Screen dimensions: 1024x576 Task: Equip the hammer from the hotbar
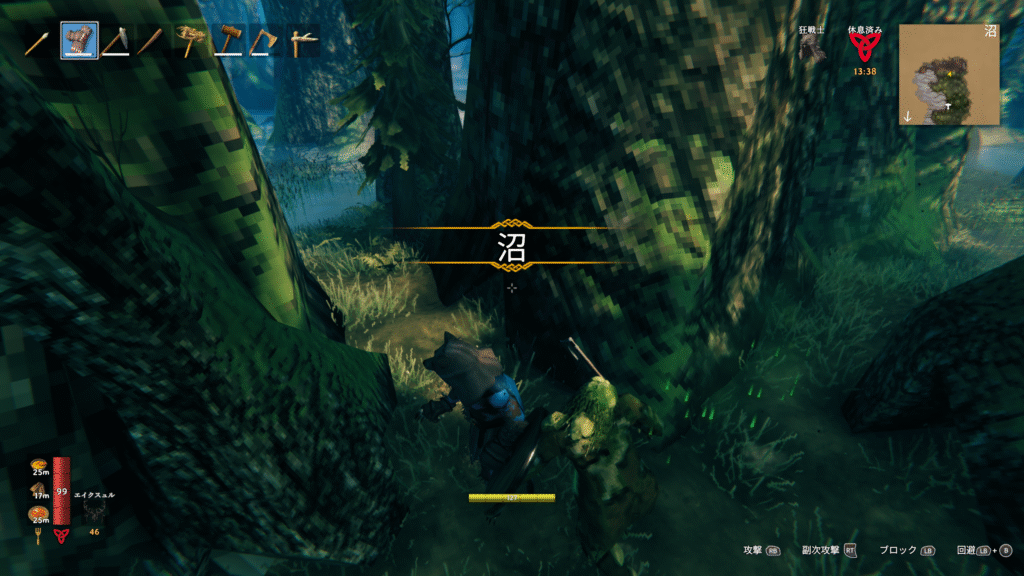[x=227, y=41]
